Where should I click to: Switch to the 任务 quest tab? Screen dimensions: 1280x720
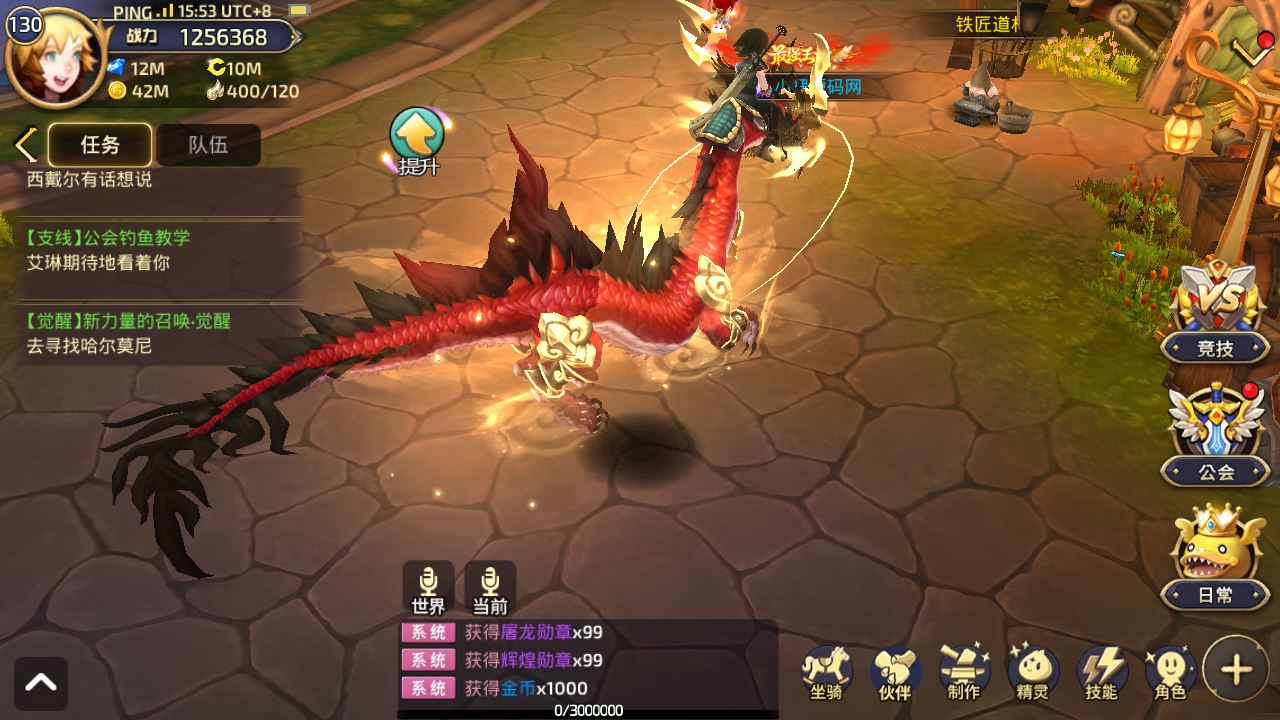pyautogui.click(x=100, y=145)
